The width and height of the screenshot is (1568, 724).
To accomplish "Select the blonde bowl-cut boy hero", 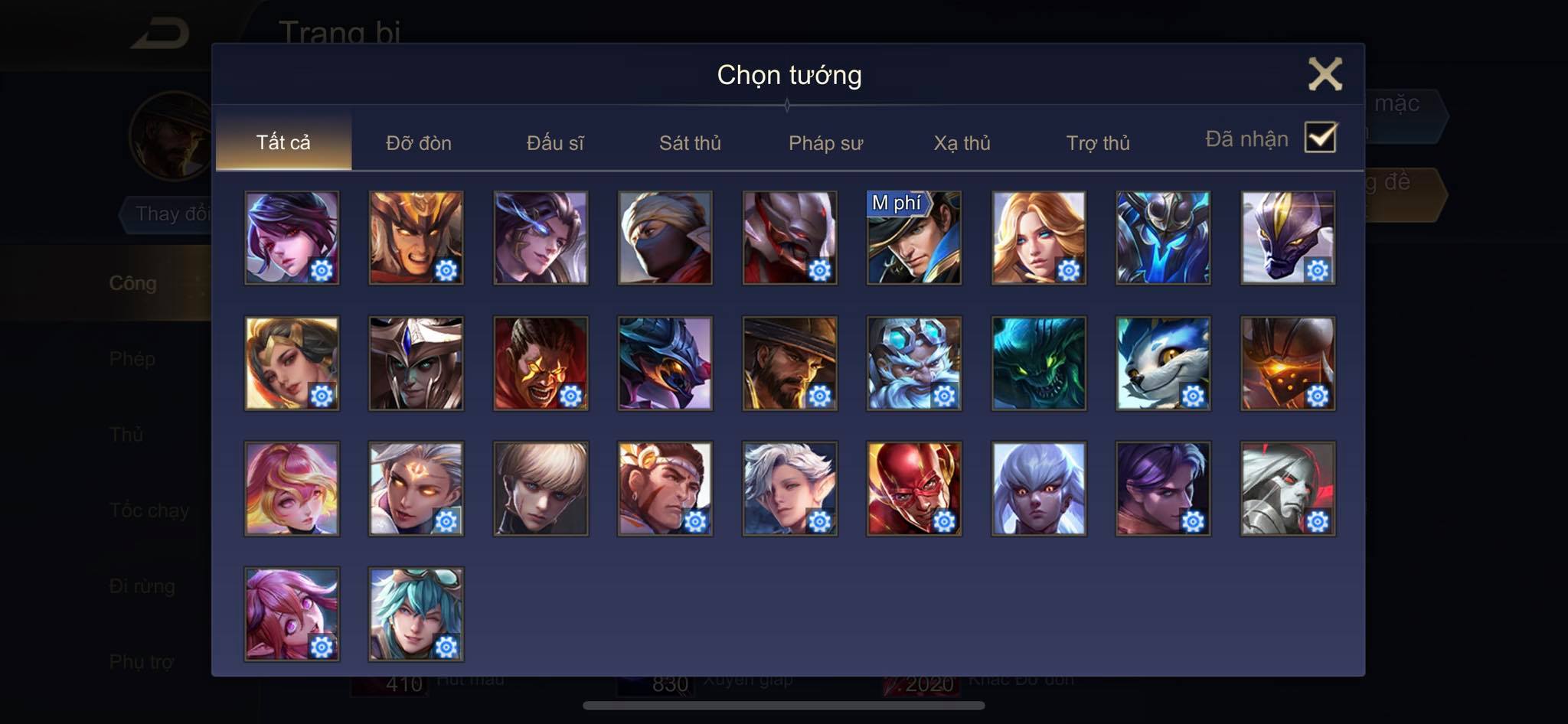I will tap(541, 488).
